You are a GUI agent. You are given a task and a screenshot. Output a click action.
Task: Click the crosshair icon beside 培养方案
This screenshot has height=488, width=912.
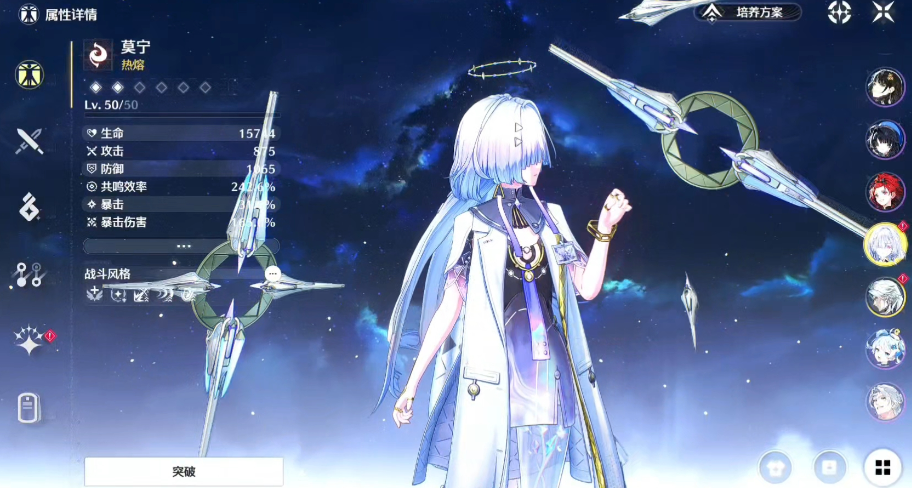840,12
